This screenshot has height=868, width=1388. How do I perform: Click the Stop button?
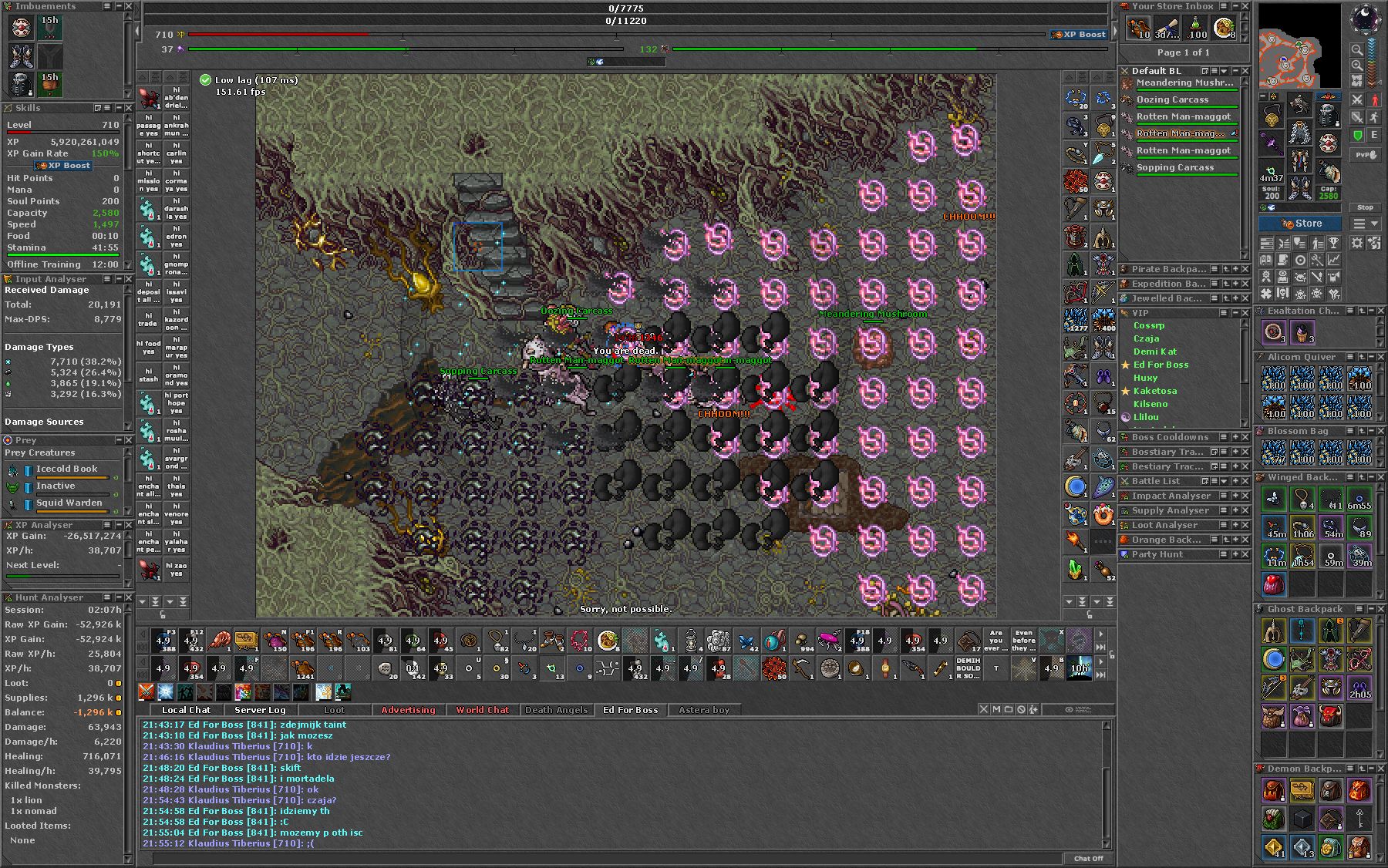point(1365,207)
